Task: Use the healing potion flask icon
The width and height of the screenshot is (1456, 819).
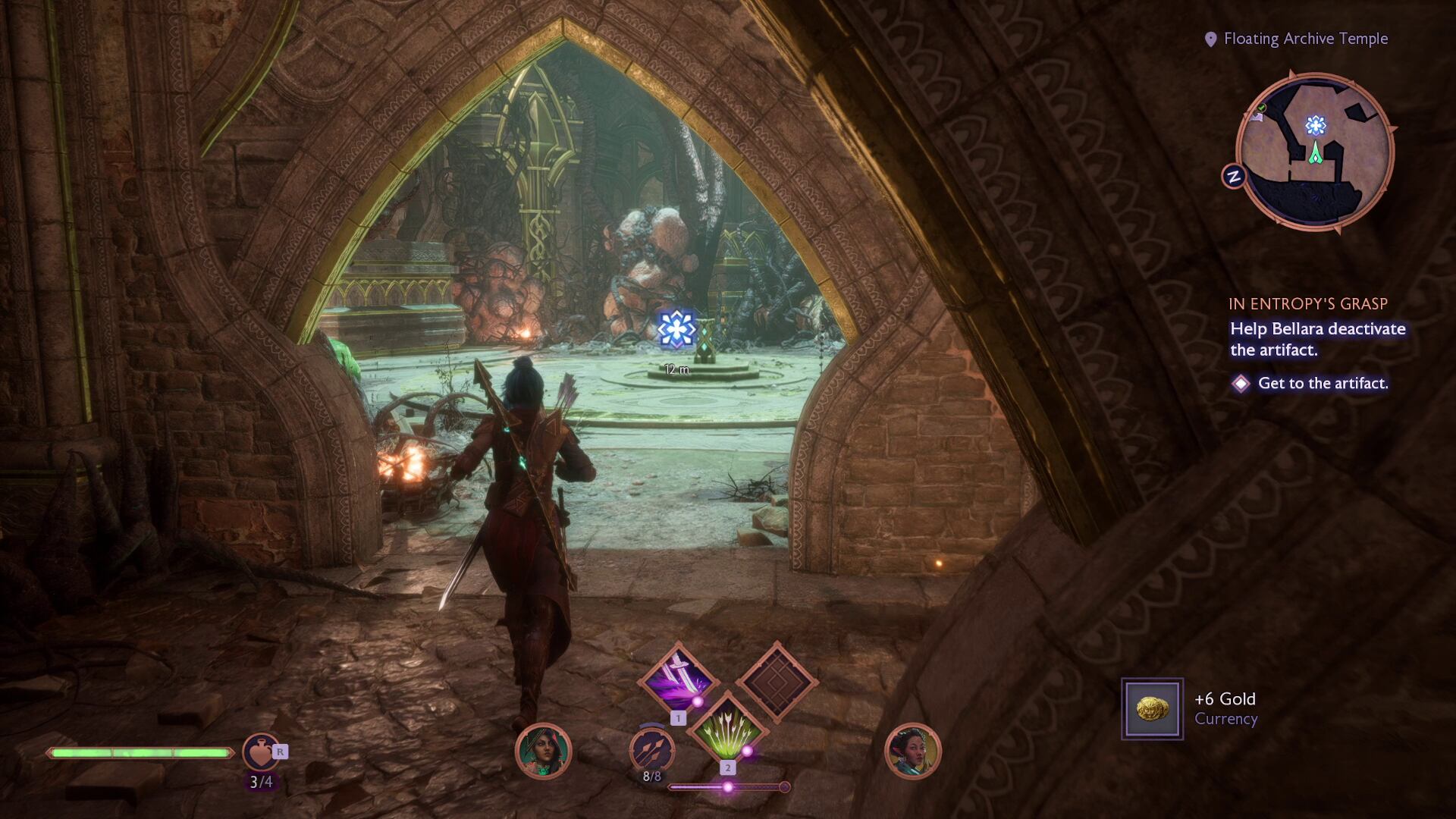Action: tap(263, 748)
